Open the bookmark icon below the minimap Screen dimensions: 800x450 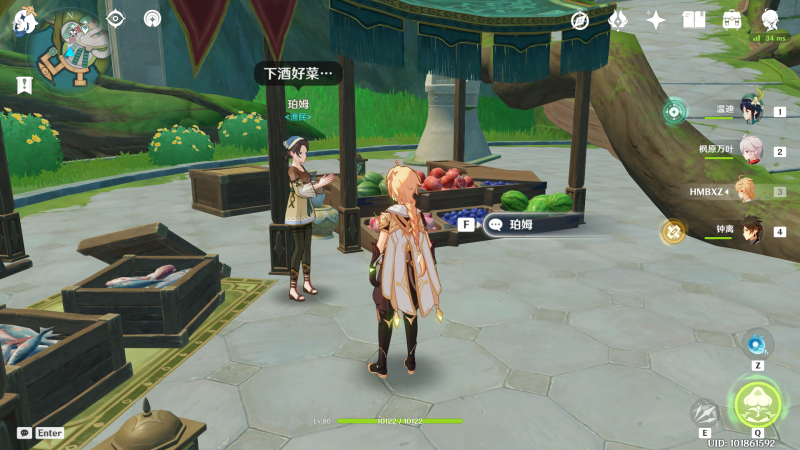coord(23,85)
